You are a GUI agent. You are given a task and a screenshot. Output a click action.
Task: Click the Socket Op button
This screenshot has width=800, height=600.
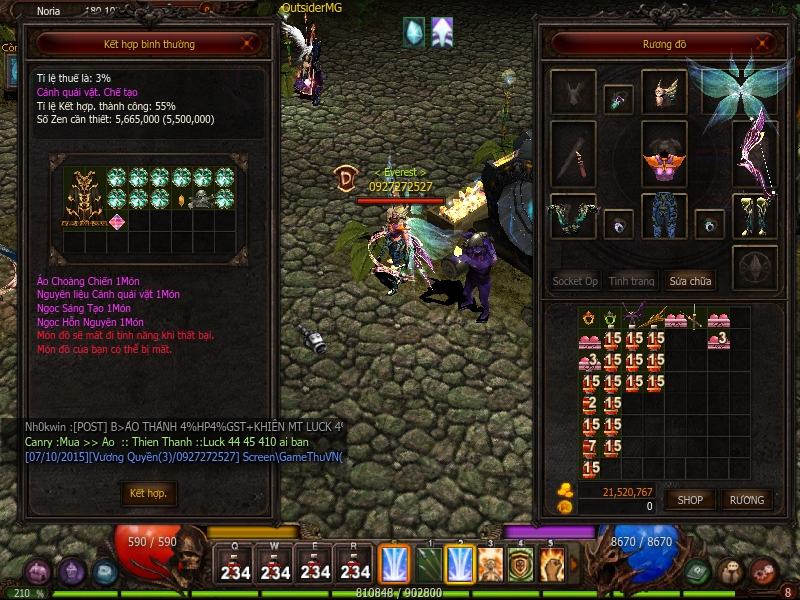coord(575,281)
